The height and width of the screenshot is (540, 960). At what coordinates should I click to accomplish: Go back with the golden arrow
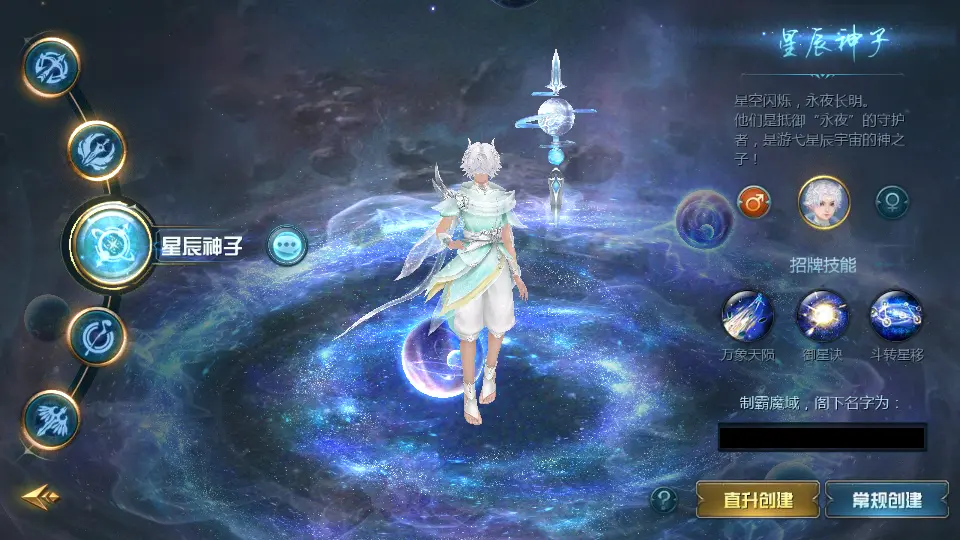(40, 496)
